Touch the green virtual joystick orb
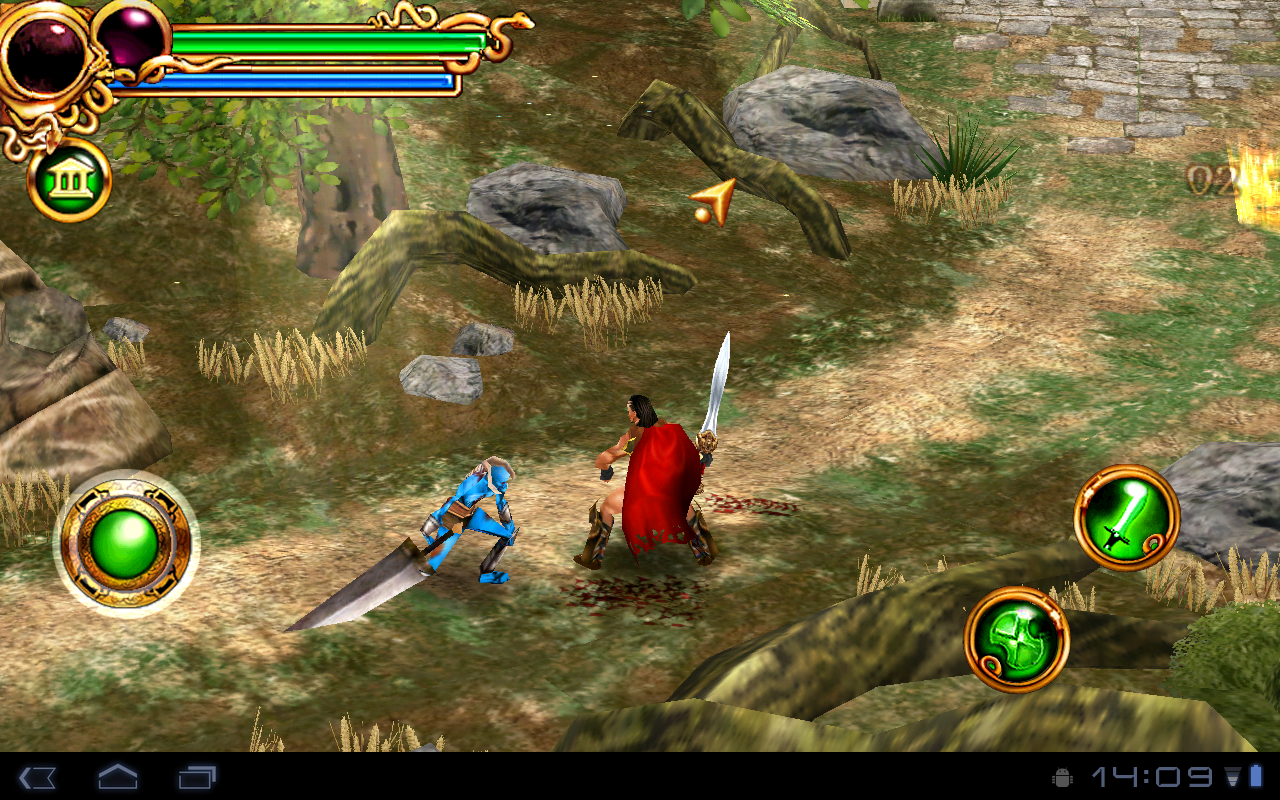 click(x=125, y=543)
